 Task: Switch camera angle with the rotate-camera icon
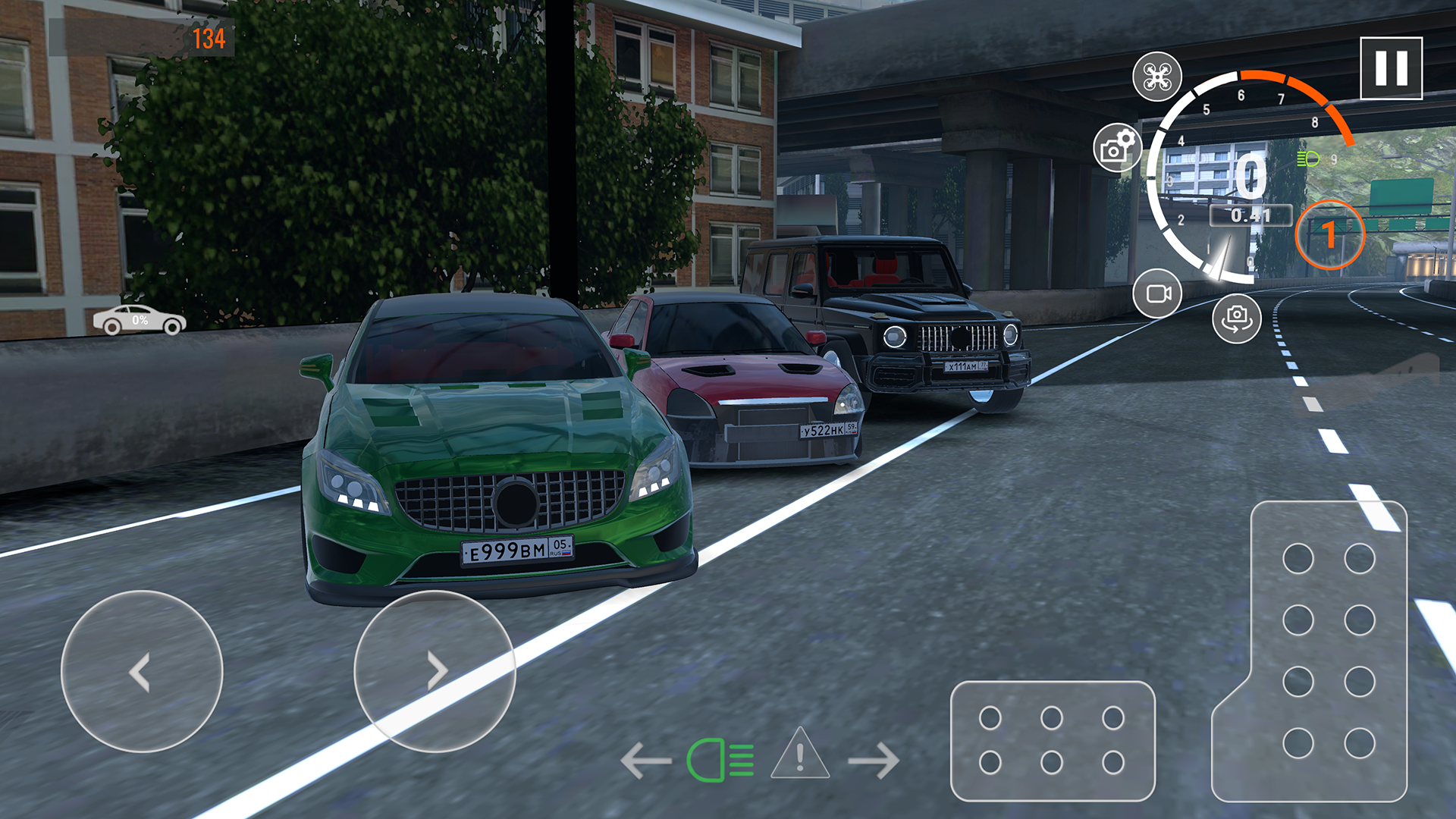(1235, 319)
